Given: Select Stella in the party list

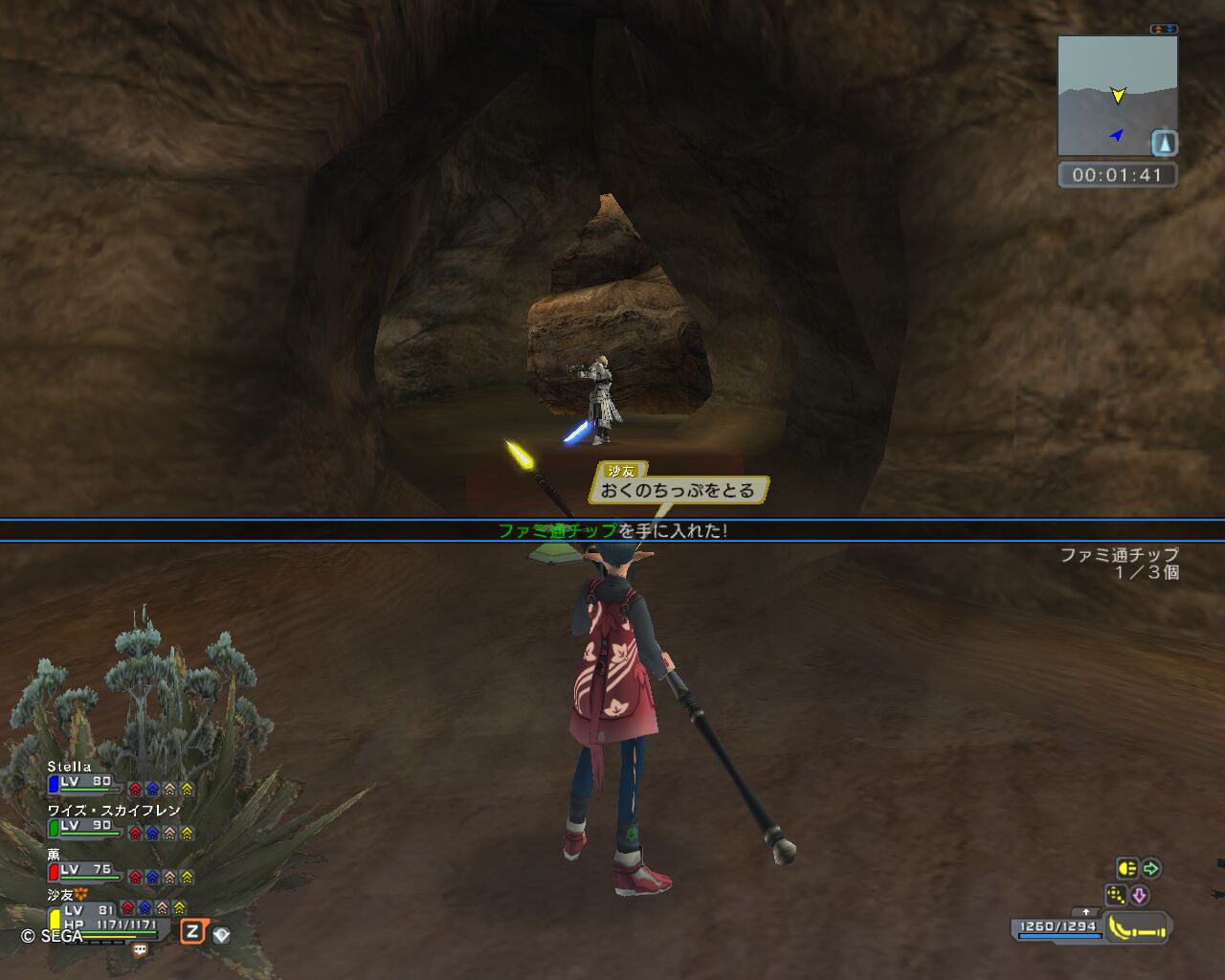Looking at the screenshot, I should coord(70,767).
